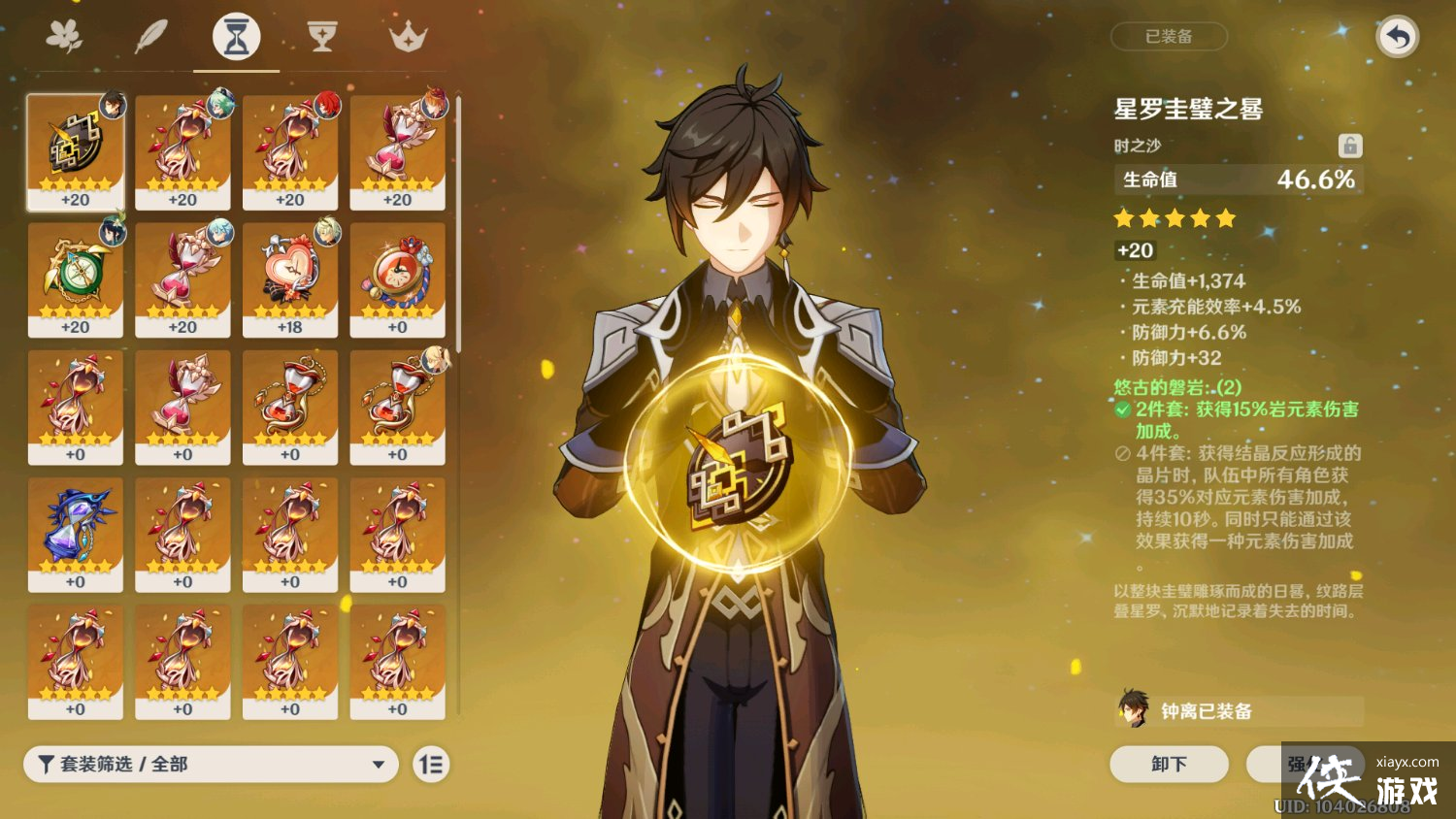Image resolution: width=1456 pixels, height=819 pixels.
Task: Select a +0 red sands artifact in the bottom row
Action: tap(182, 663)
